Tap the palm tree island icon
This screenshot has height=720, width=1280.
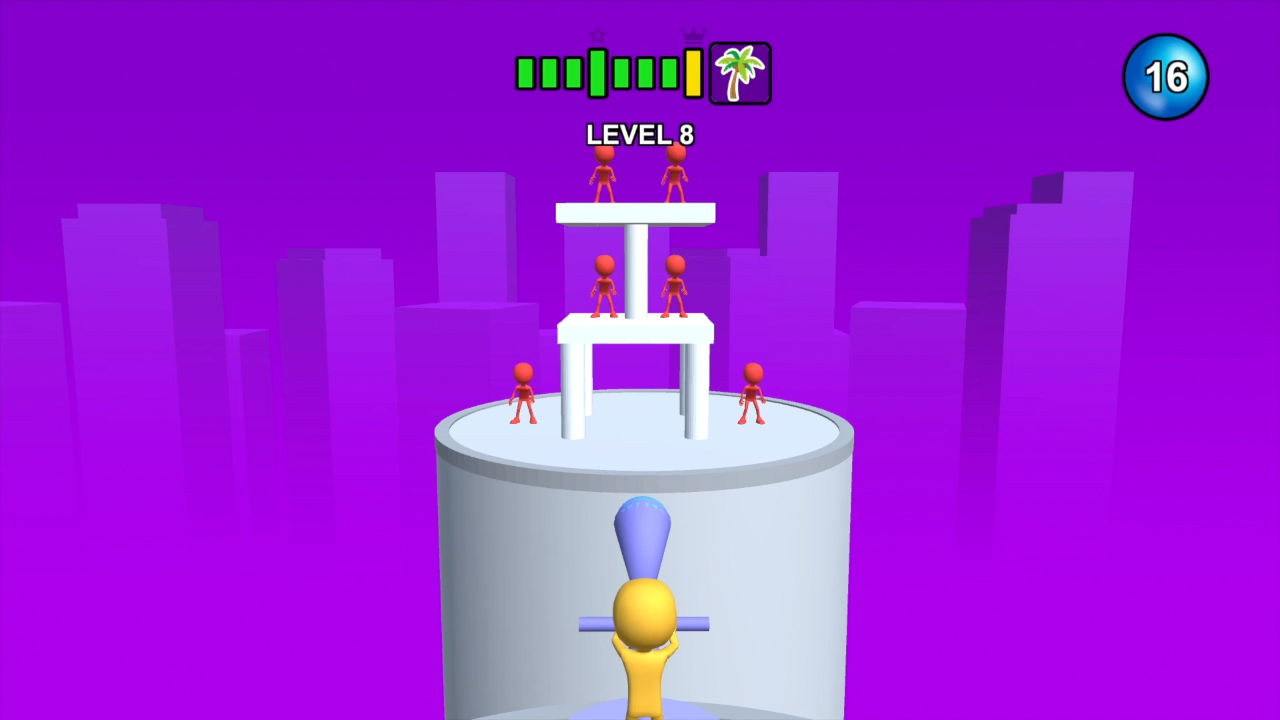(x=739, y=72)
